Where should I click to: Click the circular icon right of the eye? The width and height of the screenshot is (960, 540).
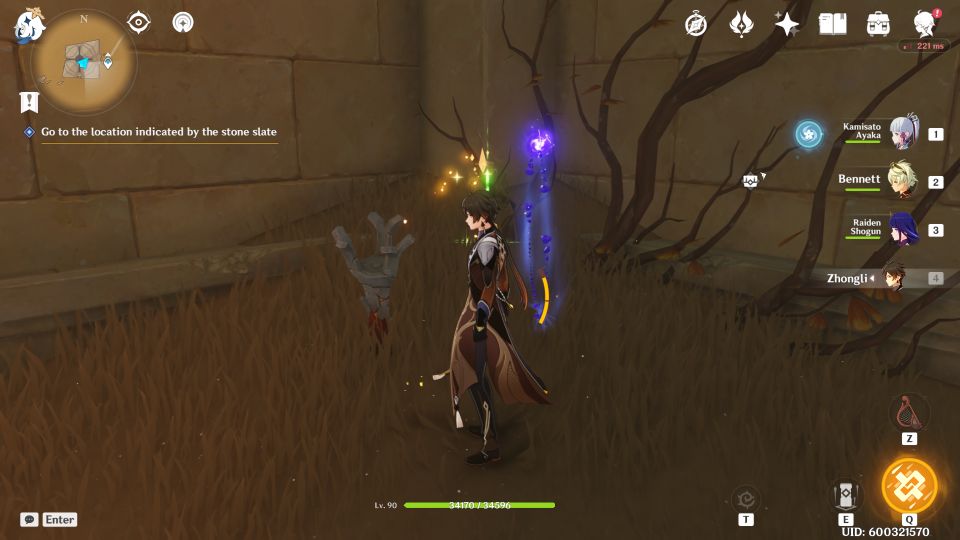click(x=183, y=22)
